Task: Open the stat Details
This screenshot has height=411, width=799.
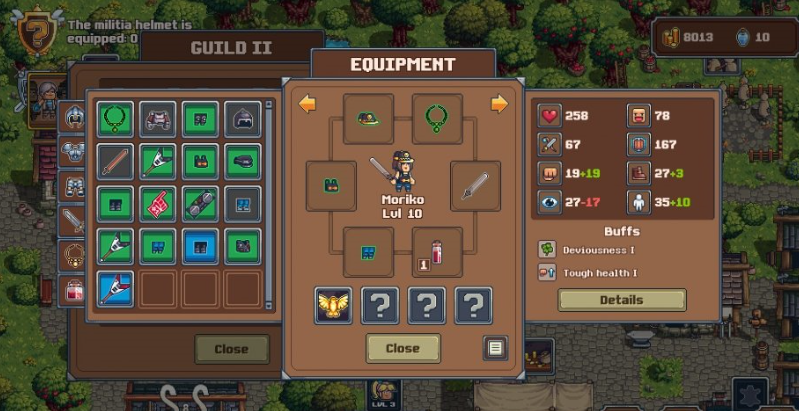Action: (x=621, y=300)
